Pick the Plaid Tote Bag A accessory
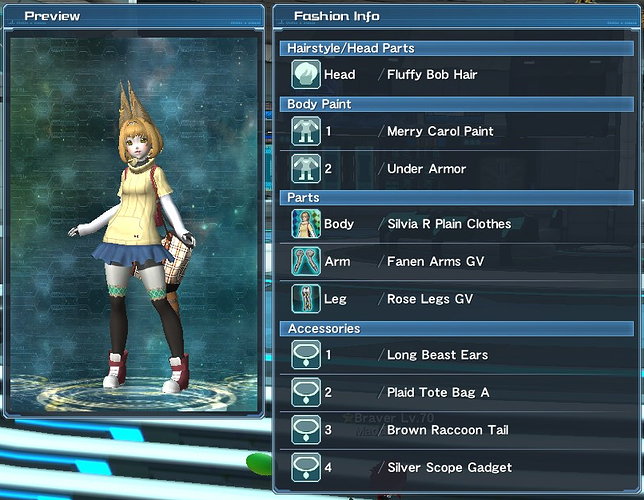Image resolution: width=644 pixels, height=500 pixels. pos(438,392)
